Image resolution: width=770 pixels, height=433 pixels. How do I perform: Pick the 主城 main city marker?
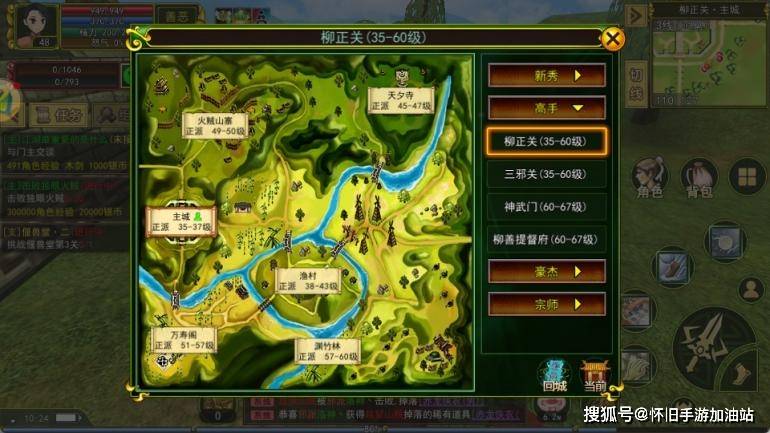181,221
